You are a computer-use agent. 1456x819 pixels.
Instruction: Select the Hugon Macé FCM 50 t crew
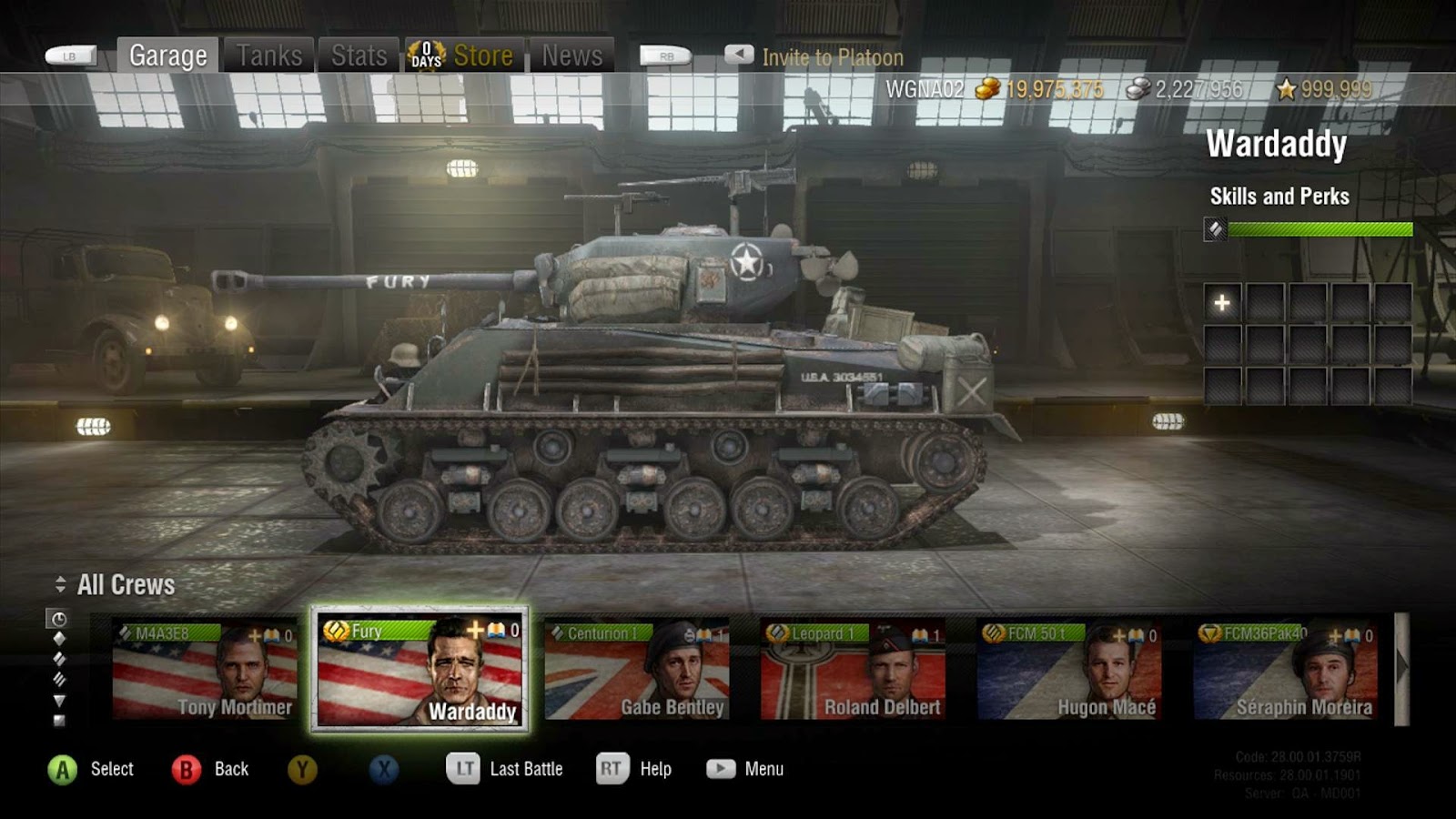[1068, 671]
